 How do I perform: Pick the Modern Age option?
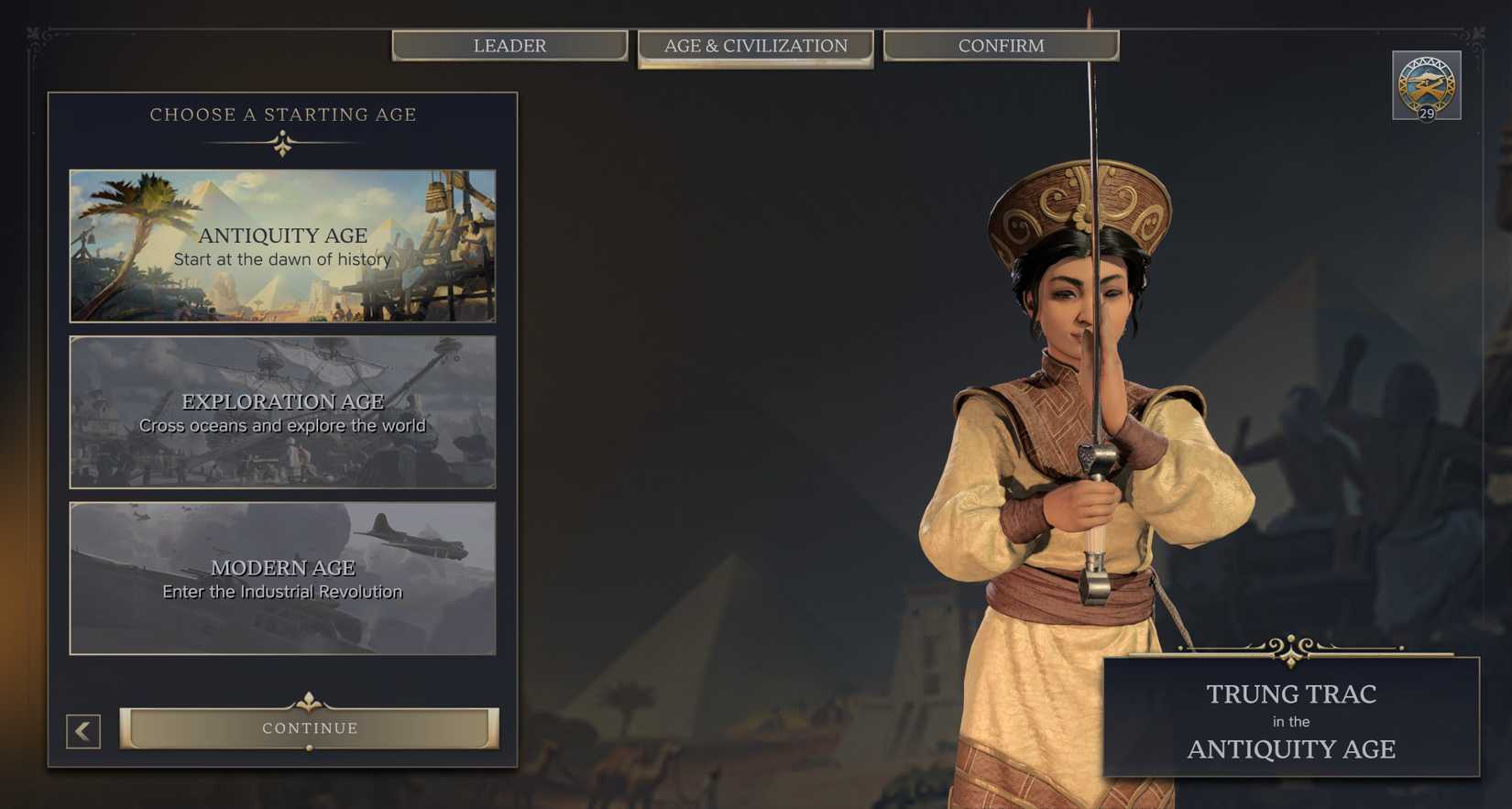[281, 578]
